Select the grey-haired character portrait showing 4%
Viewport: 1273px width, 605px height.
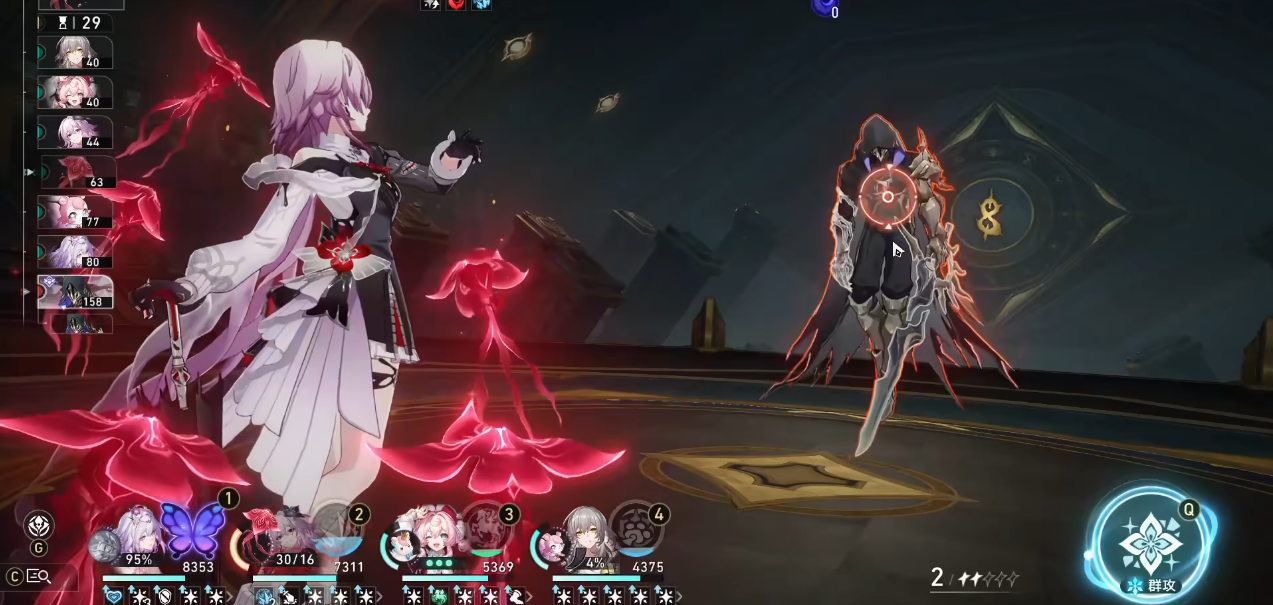[582, 538]
